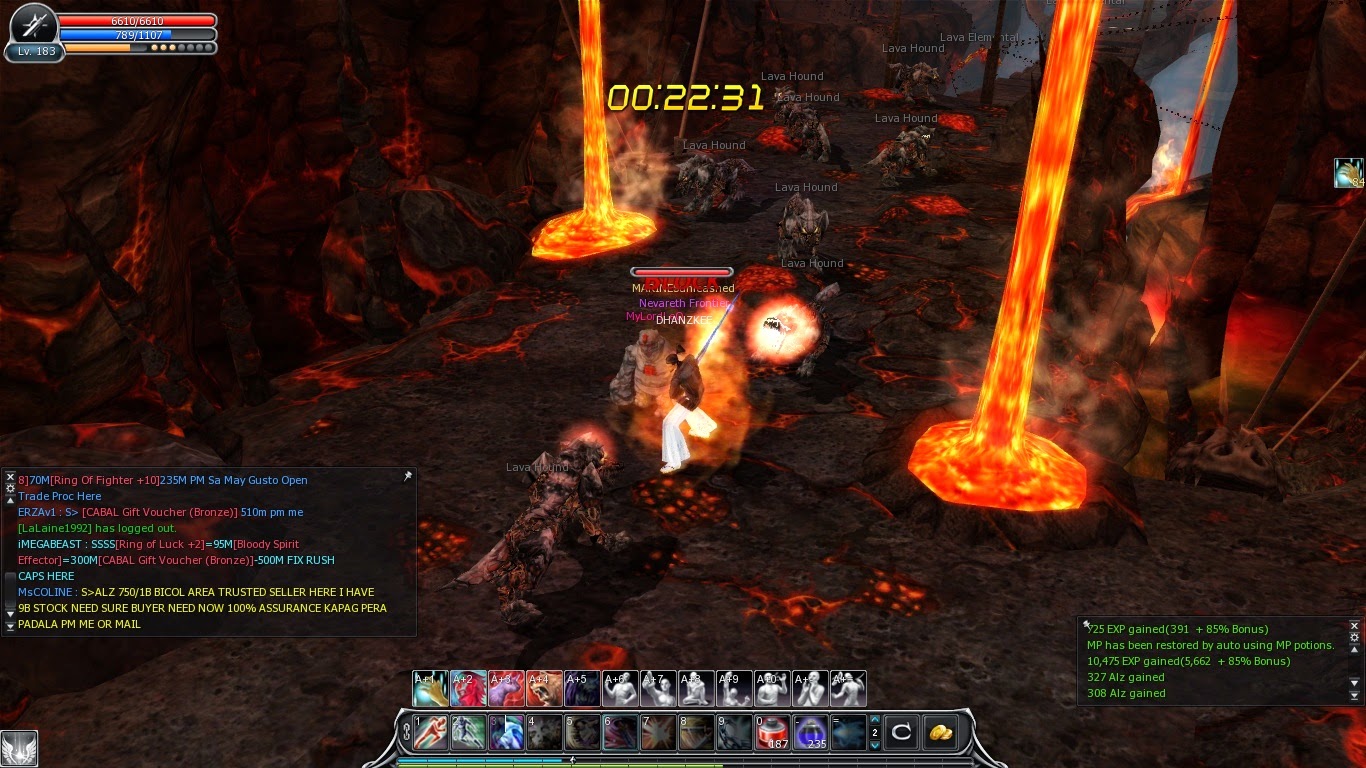
Task: Open the chat window settings gear
Action: [10, 488]
